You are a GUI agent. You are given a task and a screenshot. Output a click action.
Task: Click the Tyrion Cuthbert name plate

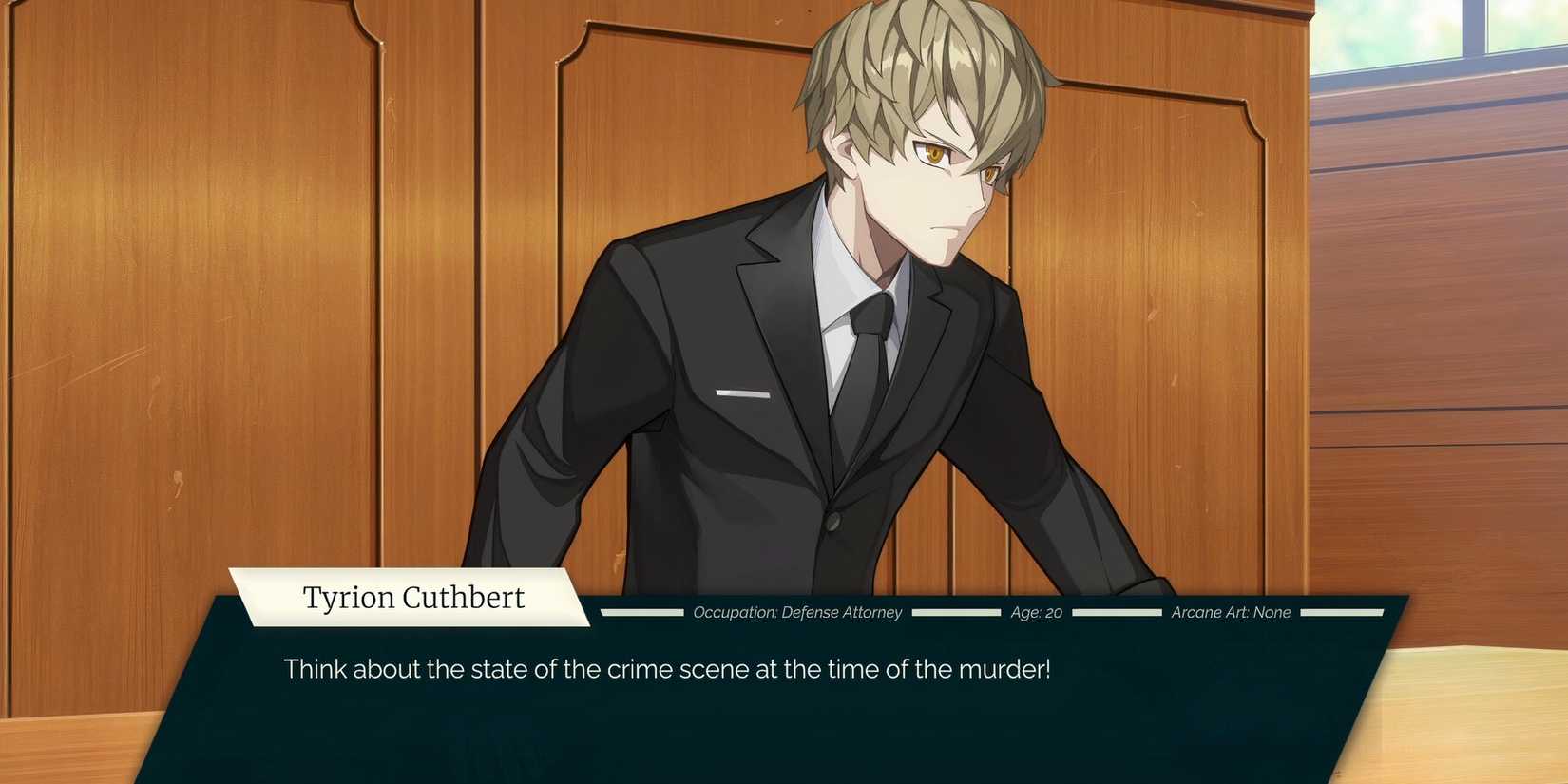coord(413,597)
